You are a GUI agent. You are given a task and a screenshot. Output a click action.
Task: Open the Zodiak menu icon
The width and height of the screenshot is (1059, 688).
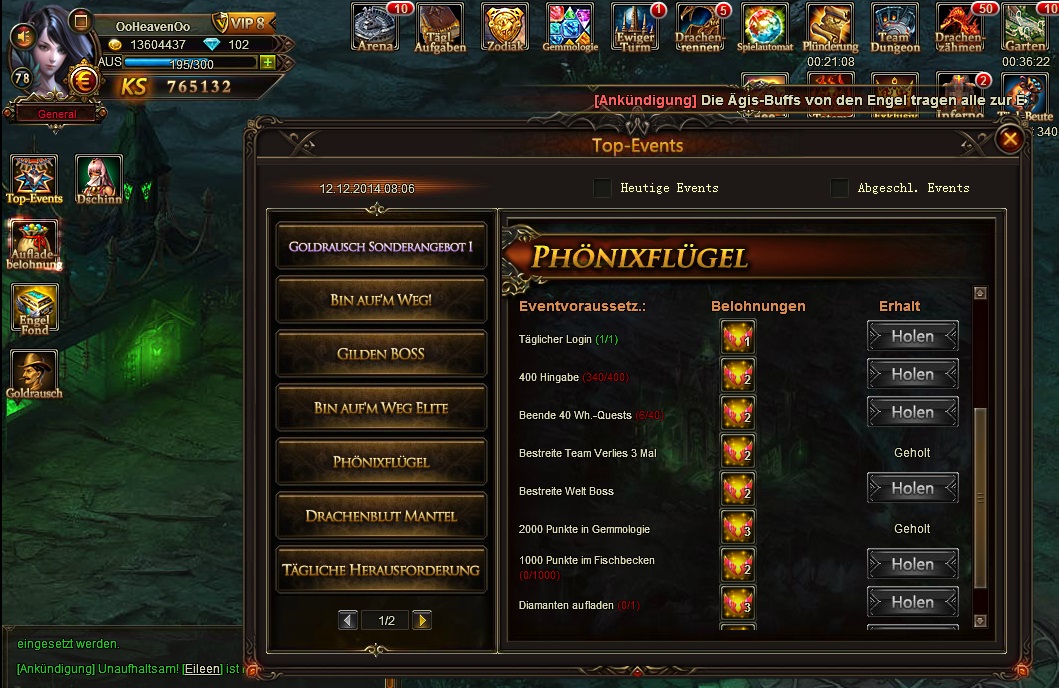(504, 28)
